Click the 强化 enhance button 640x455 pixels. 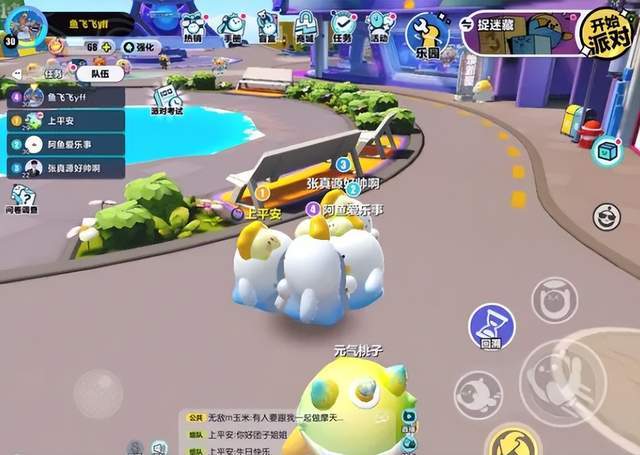tap(140, 47)
